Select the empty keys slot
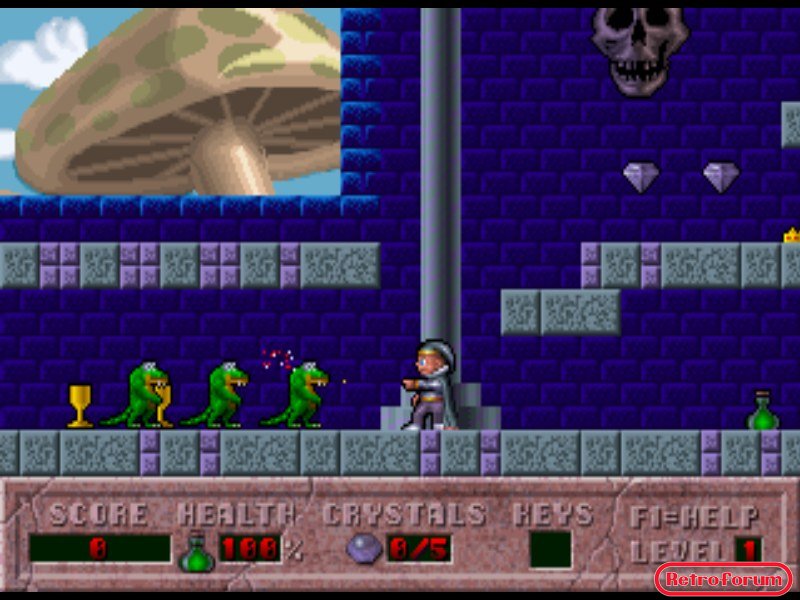 [x=550, y=549]
